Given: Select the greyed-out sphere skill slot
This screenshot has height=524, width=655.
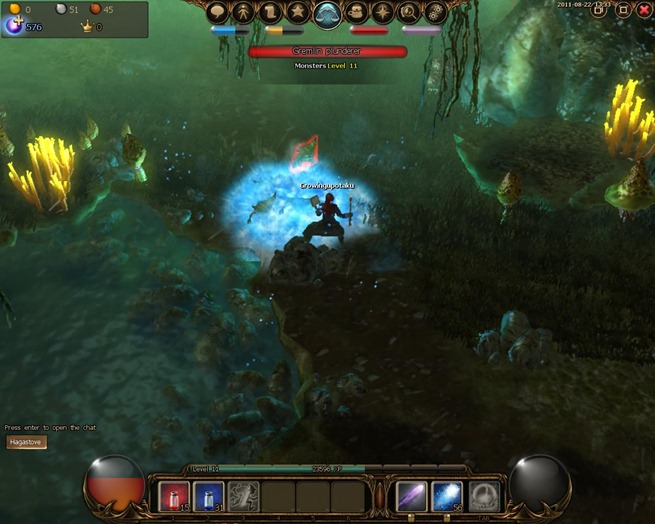Looking at the screenshot, I should point(484,497).
